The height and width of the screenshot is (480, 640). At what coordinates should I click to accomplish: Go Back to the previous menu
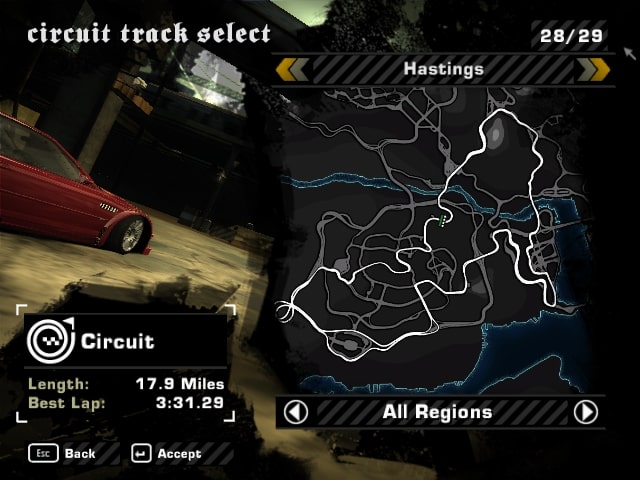(x=66, y=453)
